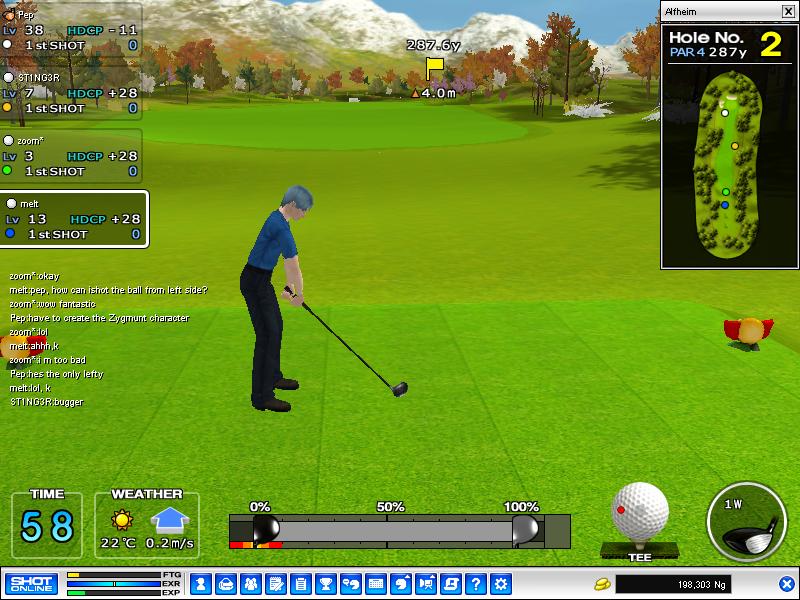Open the Shot Online main menu button
The width and height of the screenshot is (800, 600).
point(31,583)
